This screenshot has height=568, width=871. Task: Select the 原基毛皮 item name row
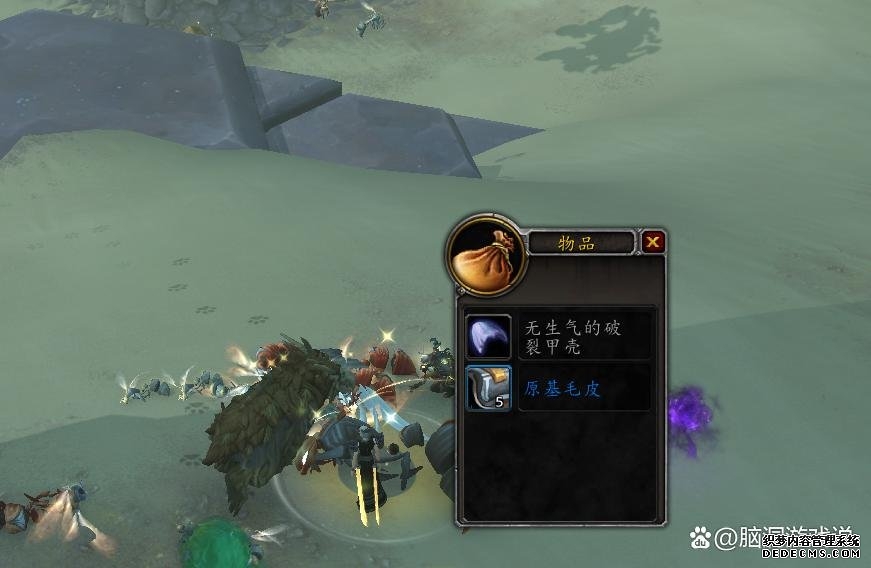(x=585, y=388)
